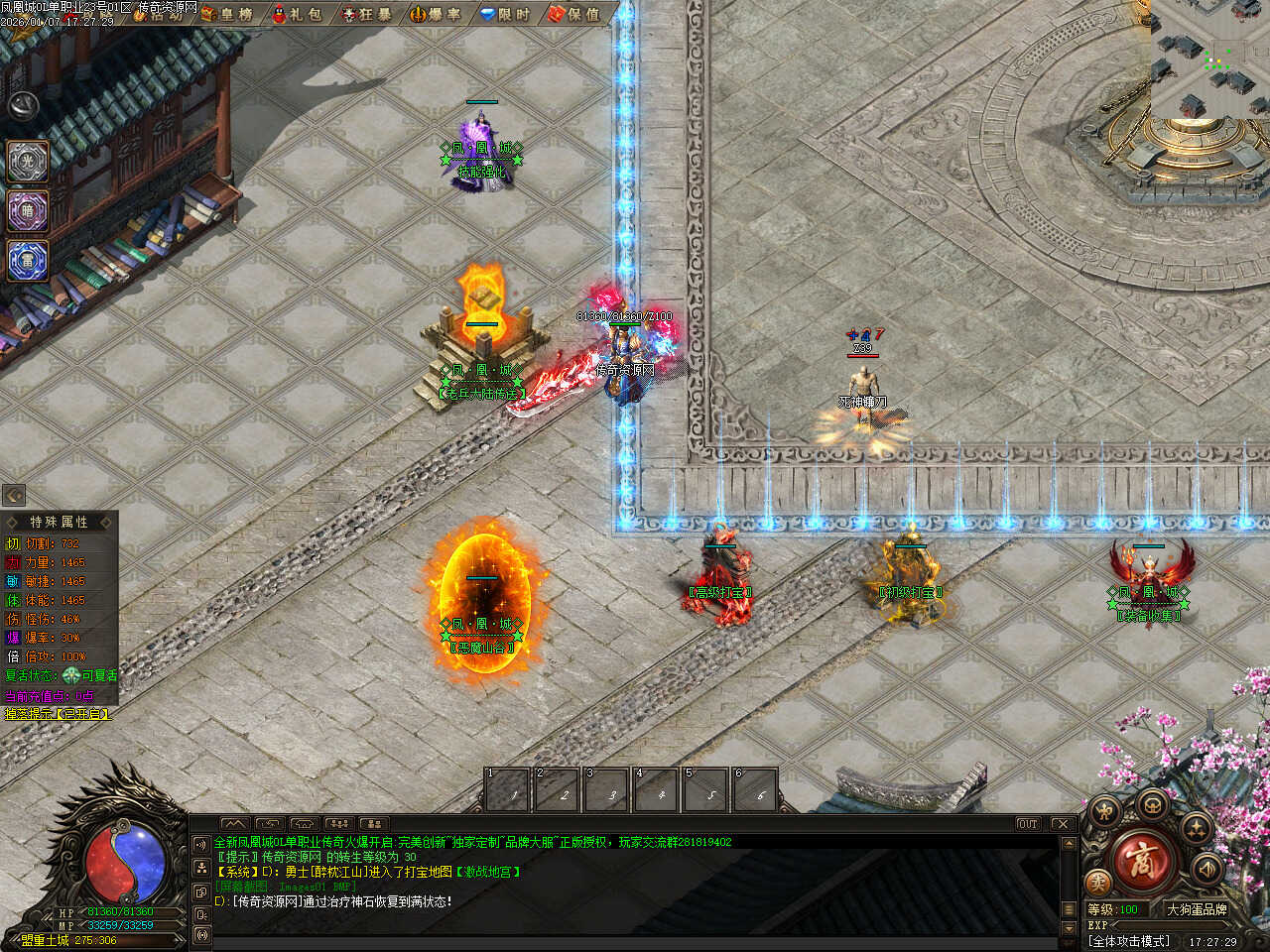Close the chat panel with X
Image resolution: width=1270 pixels, height=952 pixels.
pos(1062,824)
